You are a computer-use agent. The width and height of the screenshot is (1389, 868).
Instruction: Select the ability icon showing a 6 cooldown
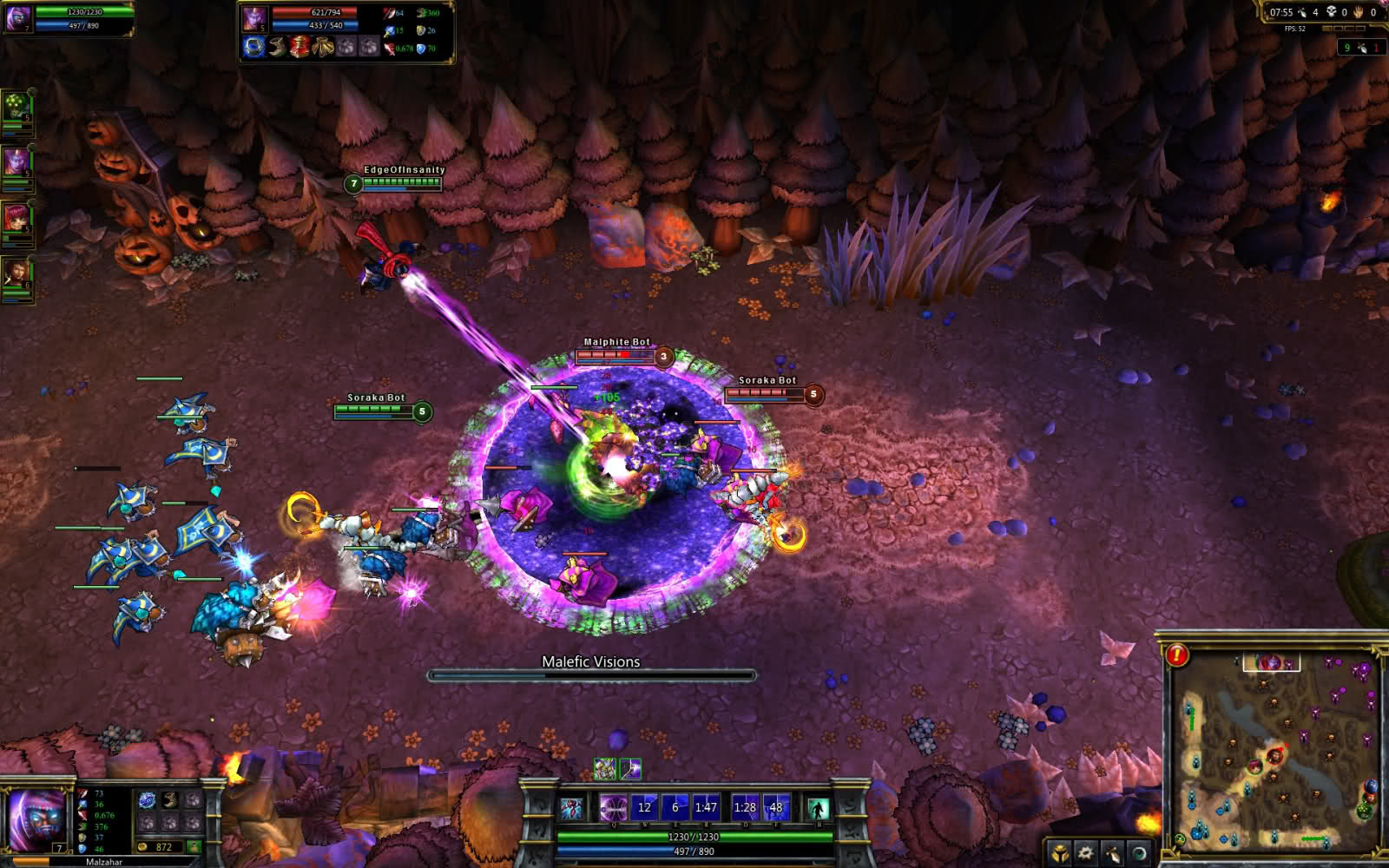[675, 806]
